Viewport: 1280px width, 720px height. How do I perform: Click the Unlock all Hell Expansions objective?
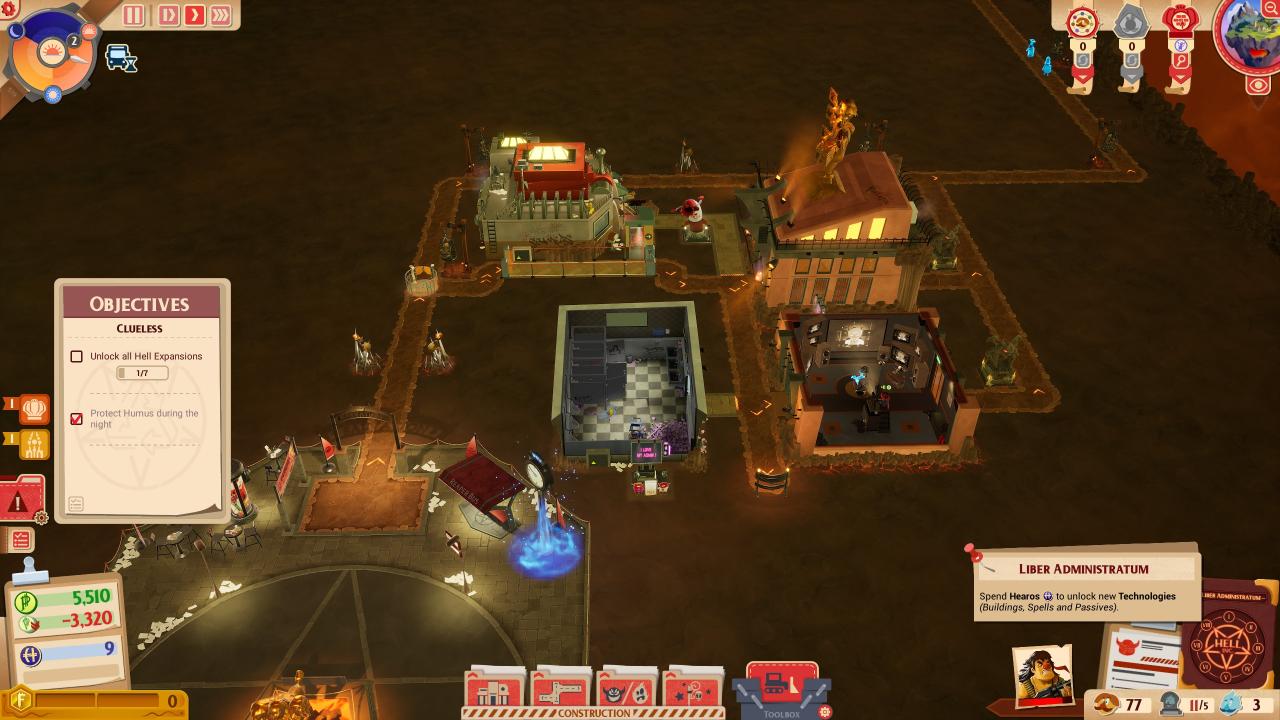pos(145,356)
